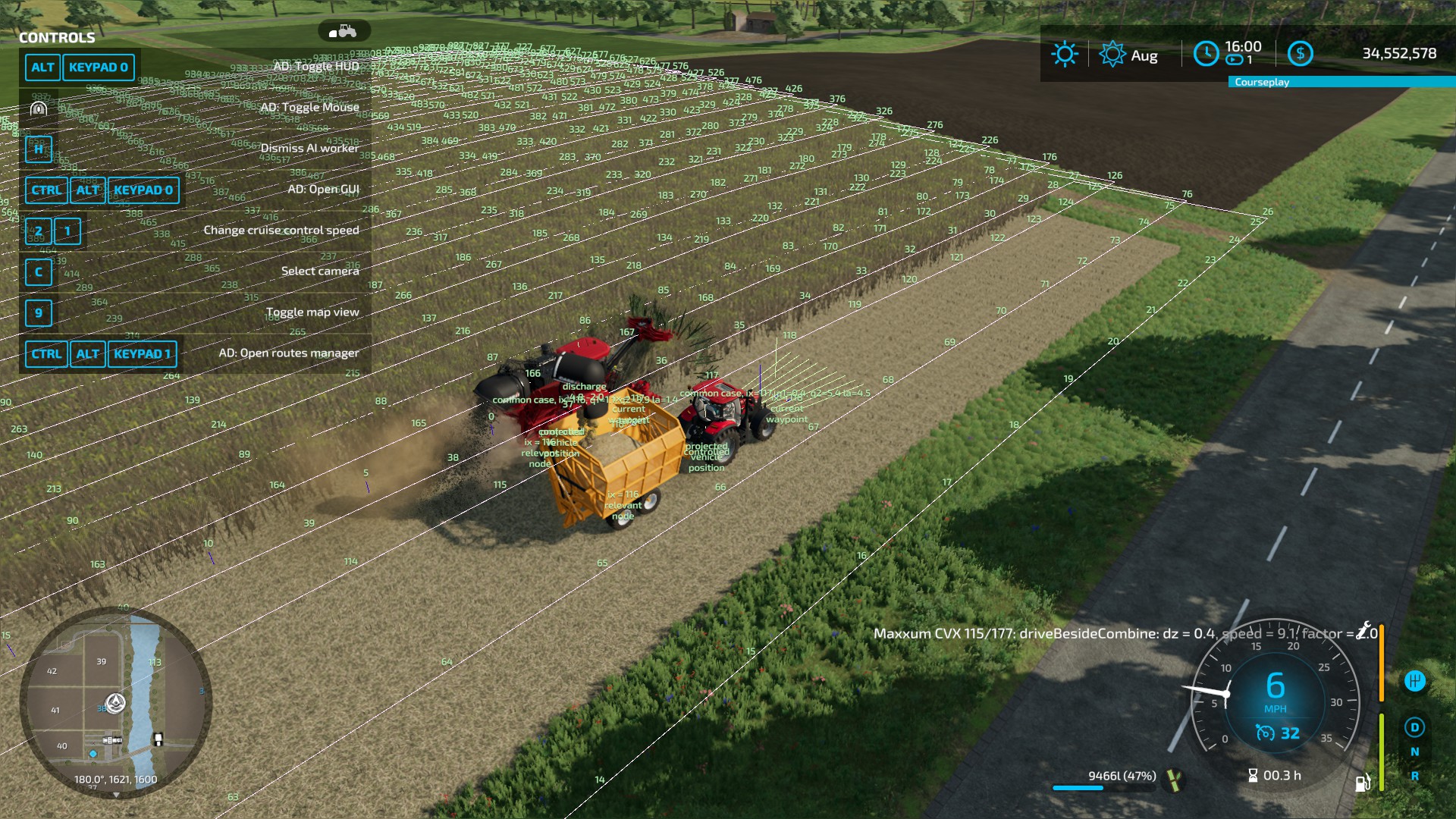This screenshot has height=819, width=1456.
Task: Click the cruise control gauge icon showing 32
Action: coord(1265,733)
